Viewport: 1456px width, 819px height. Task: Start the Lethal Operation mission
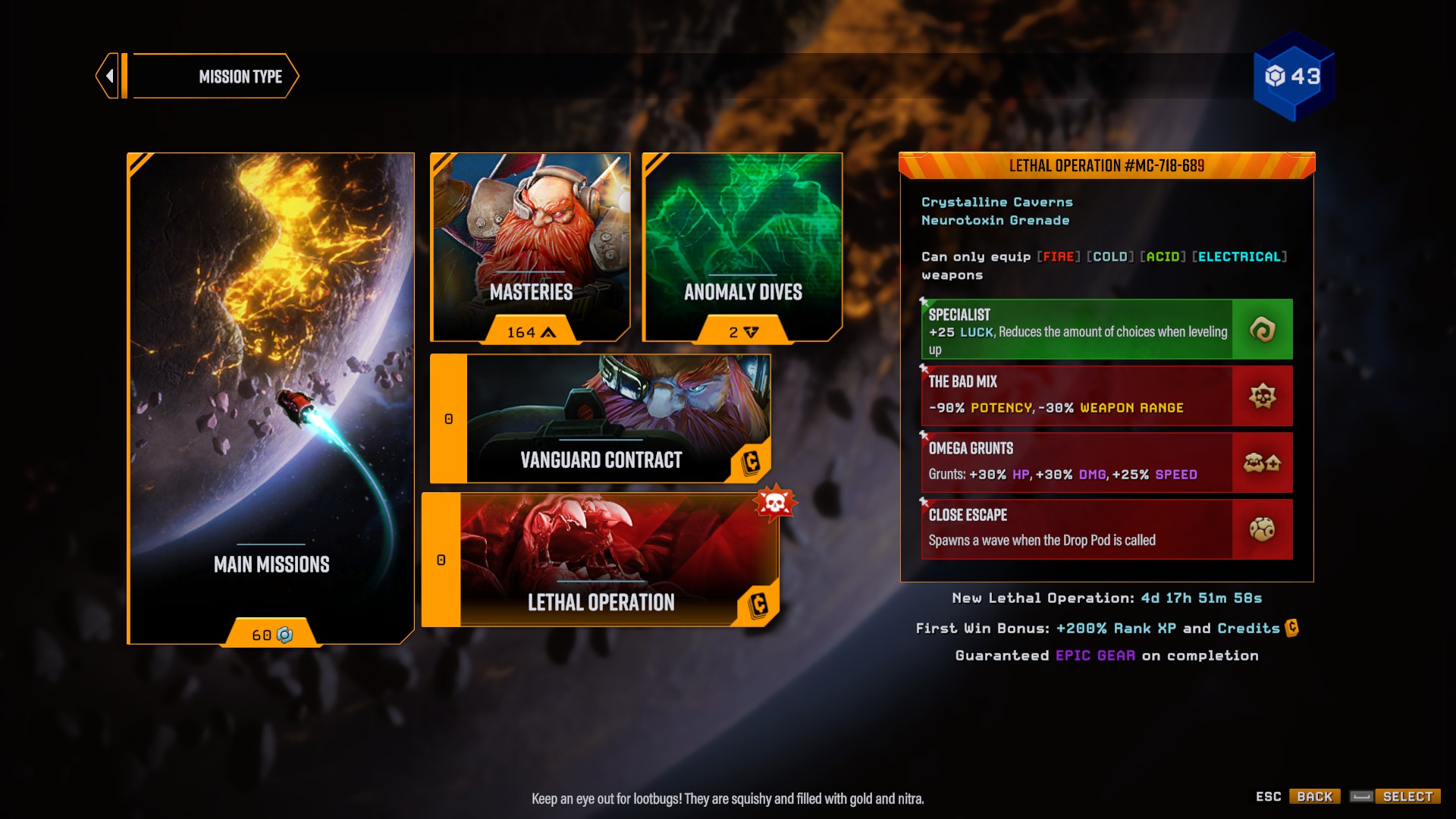(x=601, y=560)
